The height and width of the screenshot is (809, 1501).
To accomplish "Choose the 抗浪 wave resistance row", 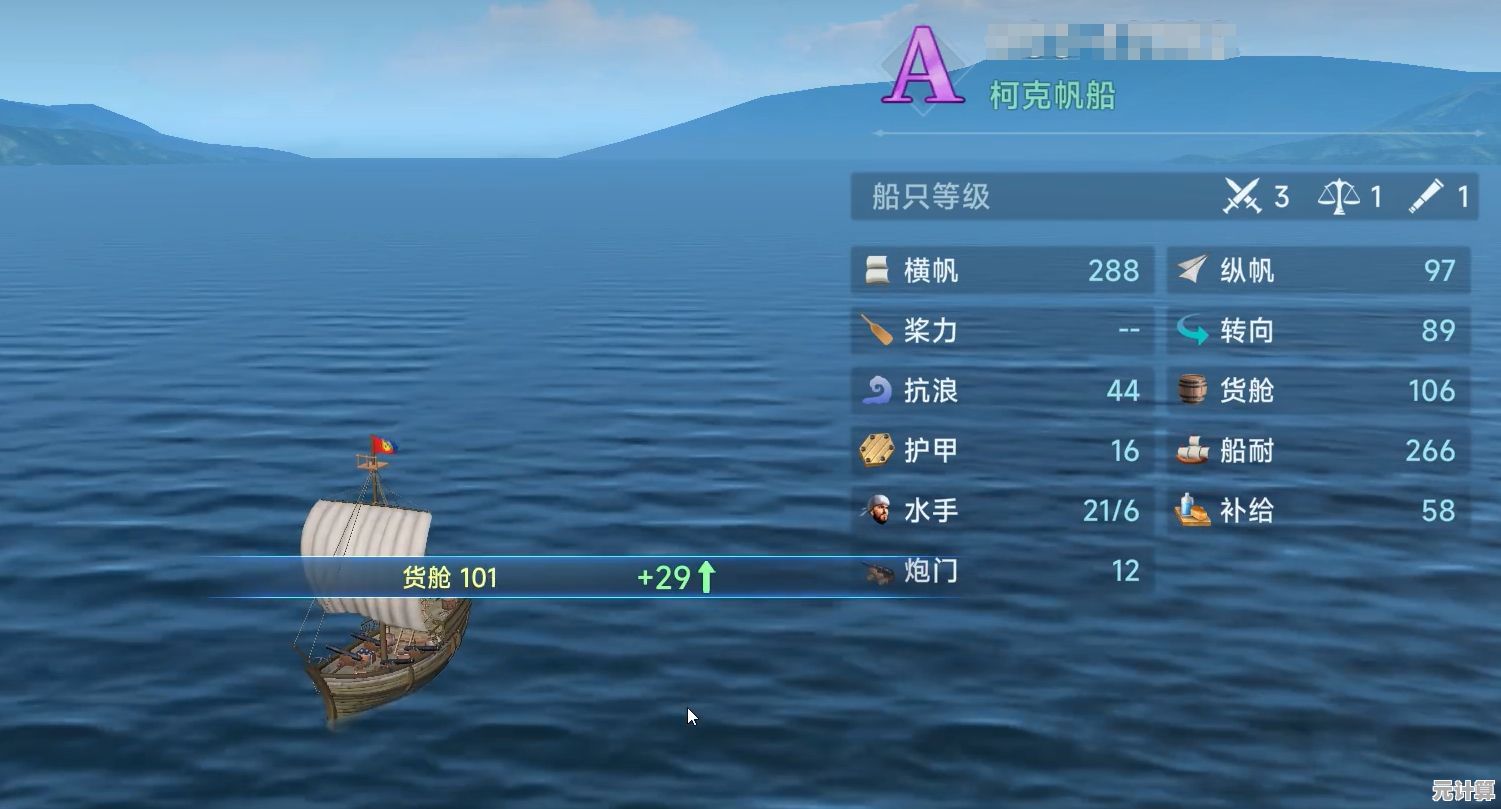I will 1002,391.
